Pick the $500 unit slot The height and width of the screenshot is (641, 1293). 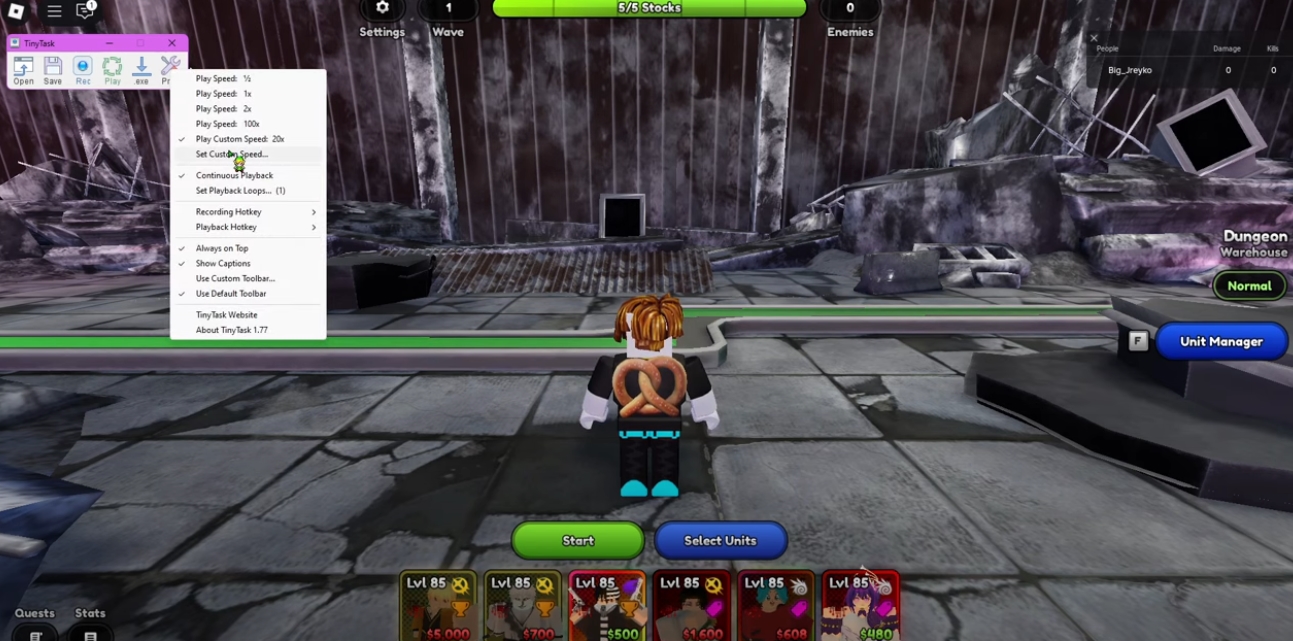608,607
